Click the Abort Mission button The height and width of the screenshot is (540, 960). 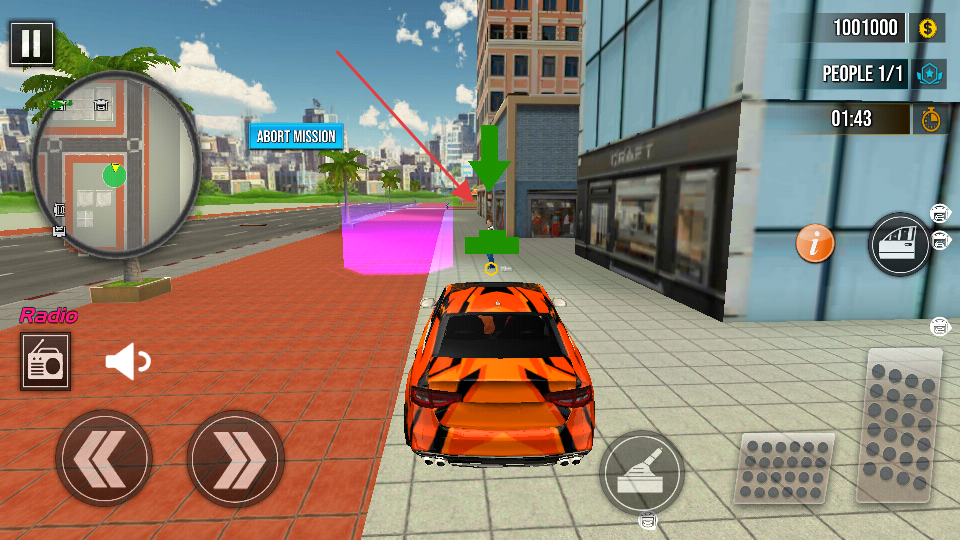click(296, 136)
